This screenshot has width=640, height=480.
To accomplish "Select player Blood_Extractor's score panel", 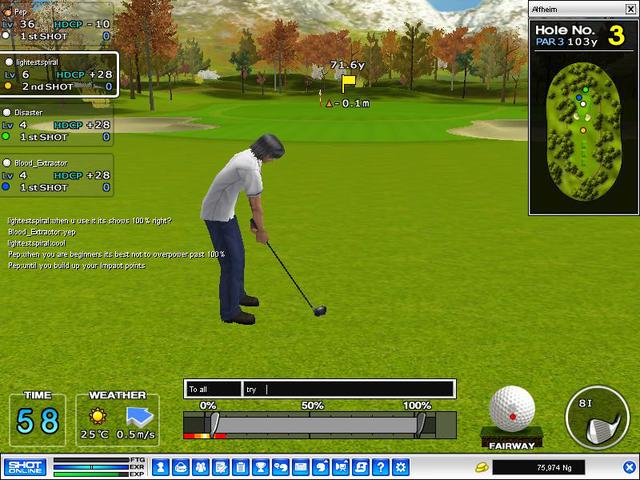I will [57, 174].
